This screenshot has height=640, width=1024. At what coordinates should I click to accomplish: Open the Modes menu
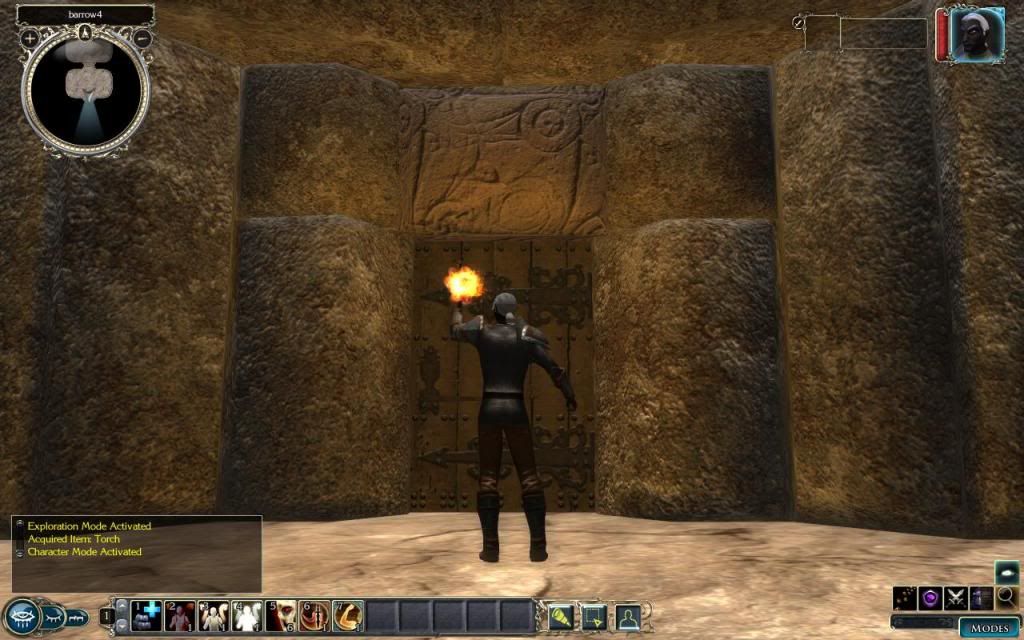tap(989, 627)
